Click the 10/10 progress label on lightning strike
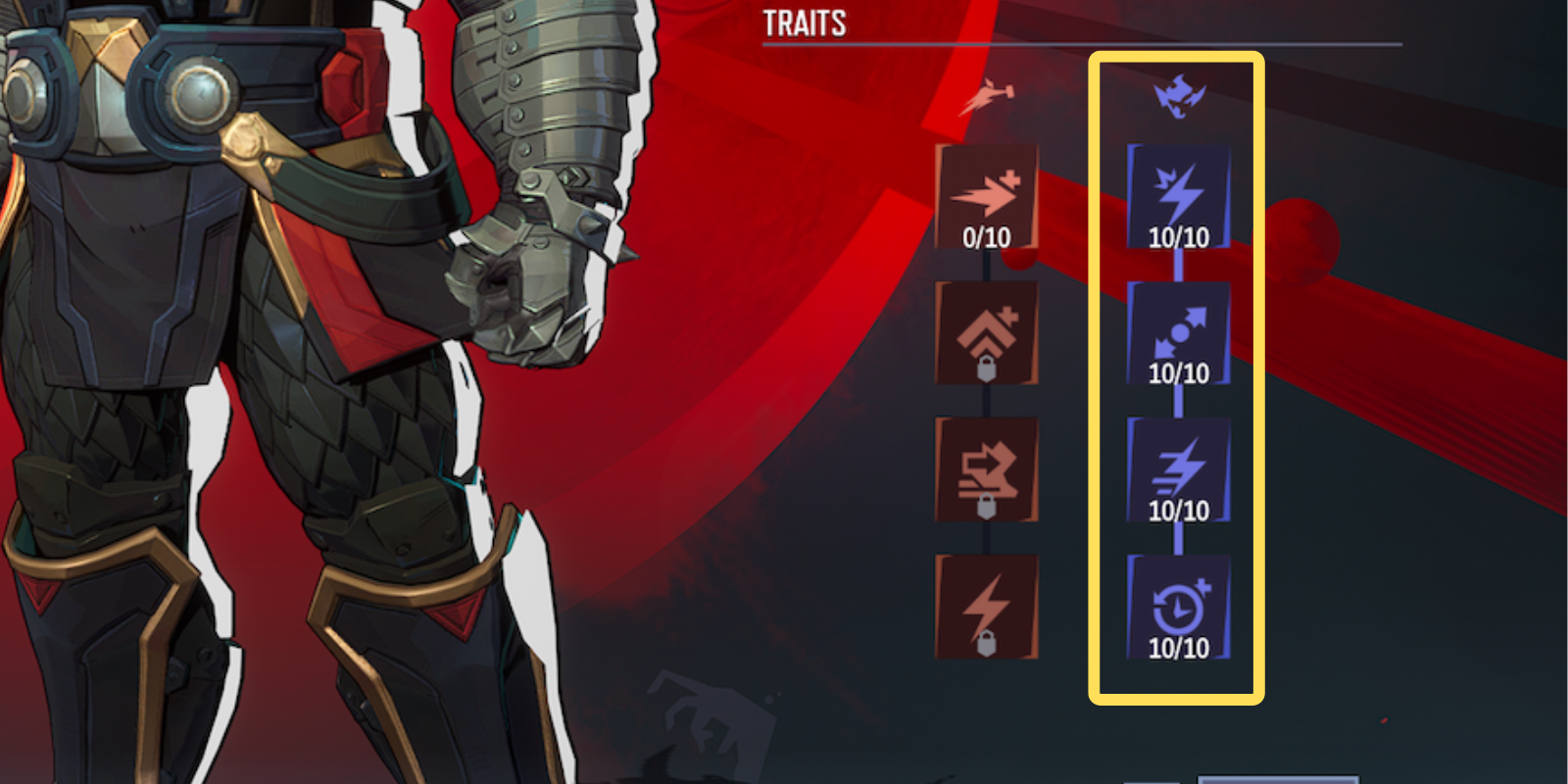1568x784 pixels. pos(1181,236)
